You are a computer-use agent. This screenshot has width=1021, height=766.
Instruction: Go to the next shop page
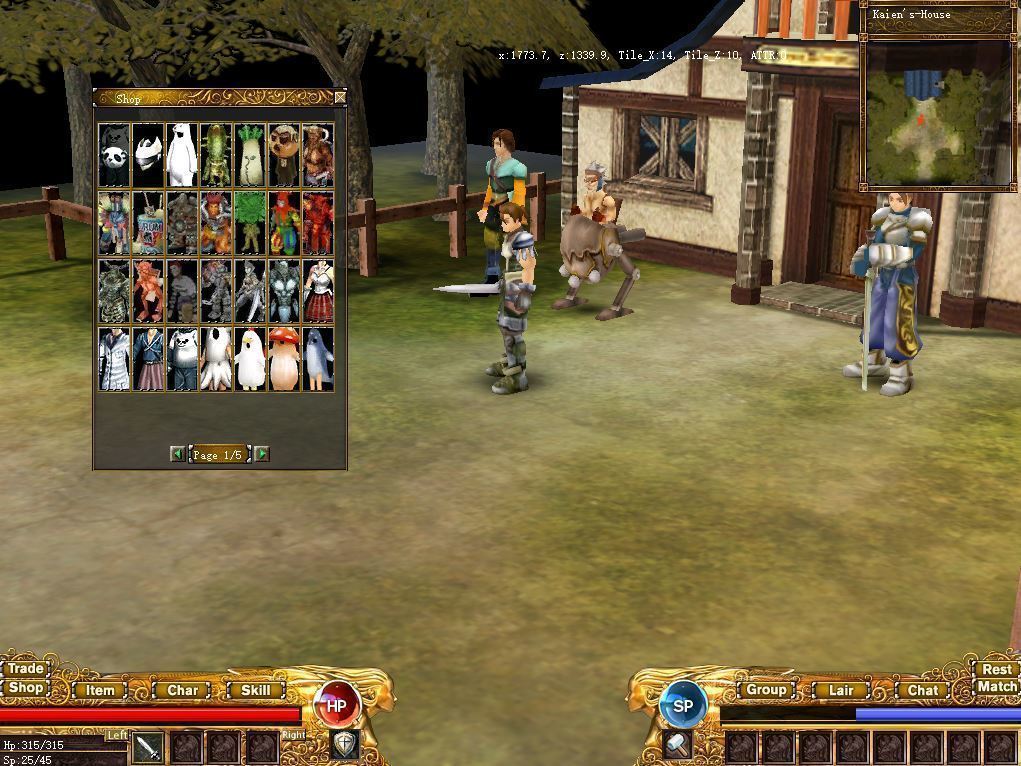tap(262, 454)
